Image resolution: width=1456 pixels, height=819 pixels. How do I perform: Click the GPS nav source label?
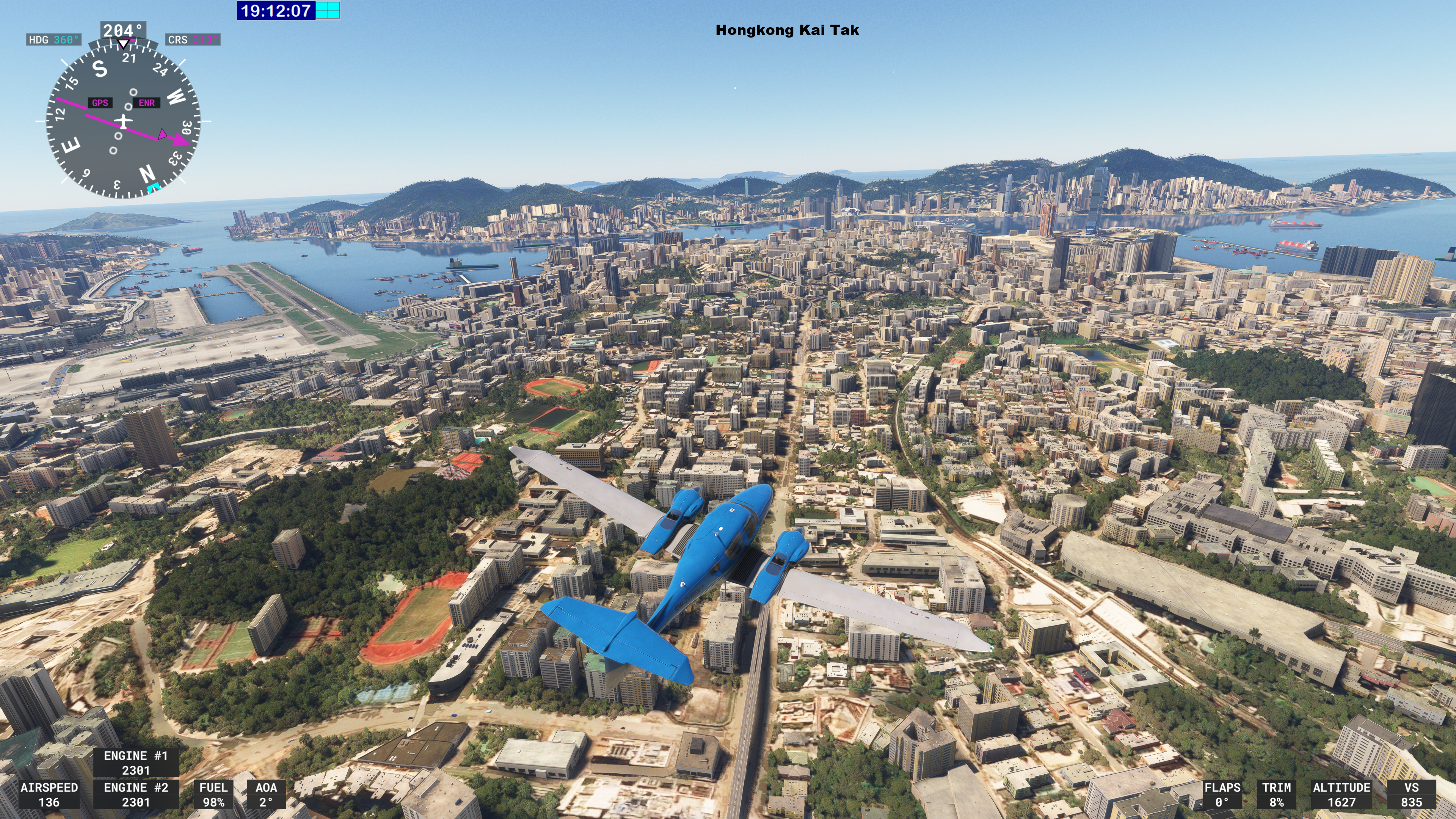[100, 103]
